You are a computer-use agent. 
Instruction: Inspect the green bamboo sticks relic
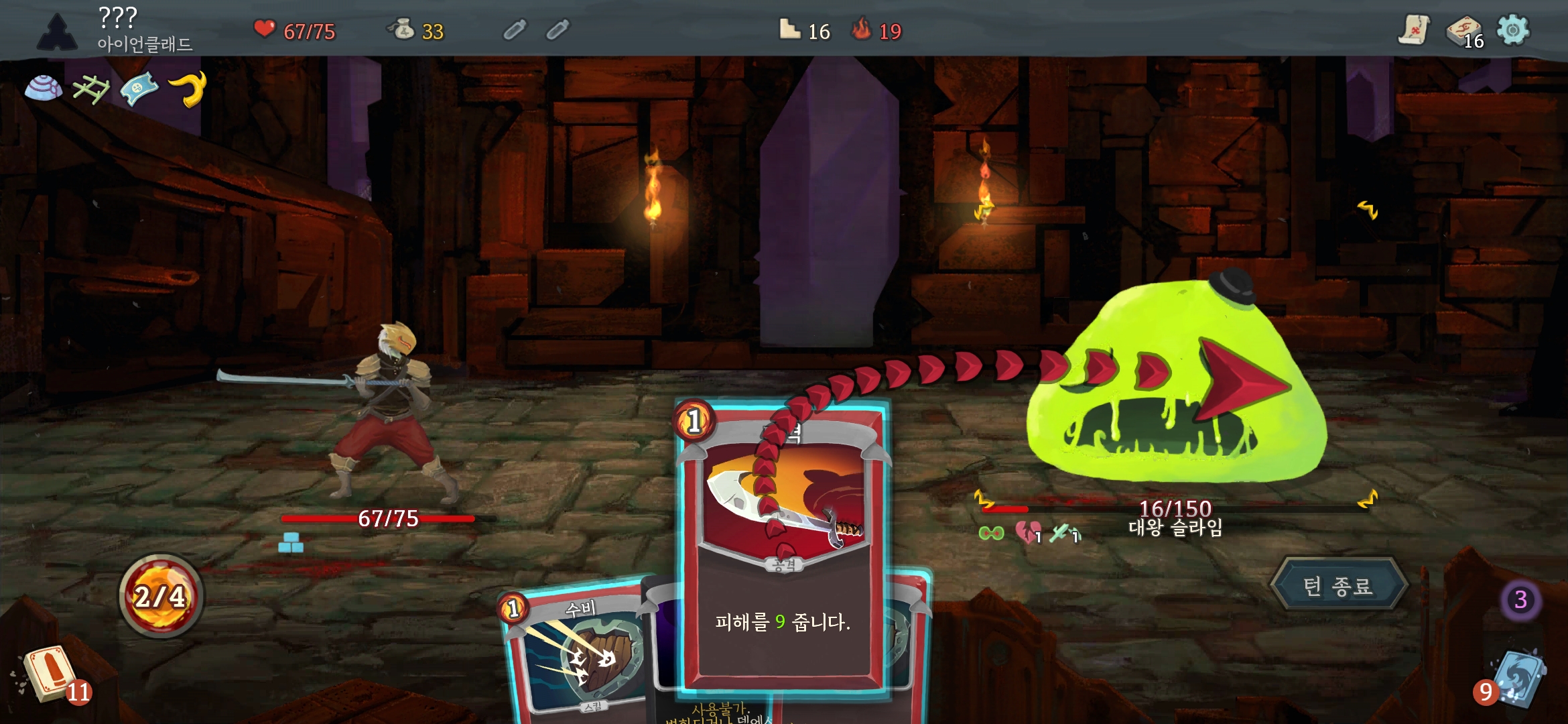click(x=91, y=88)
